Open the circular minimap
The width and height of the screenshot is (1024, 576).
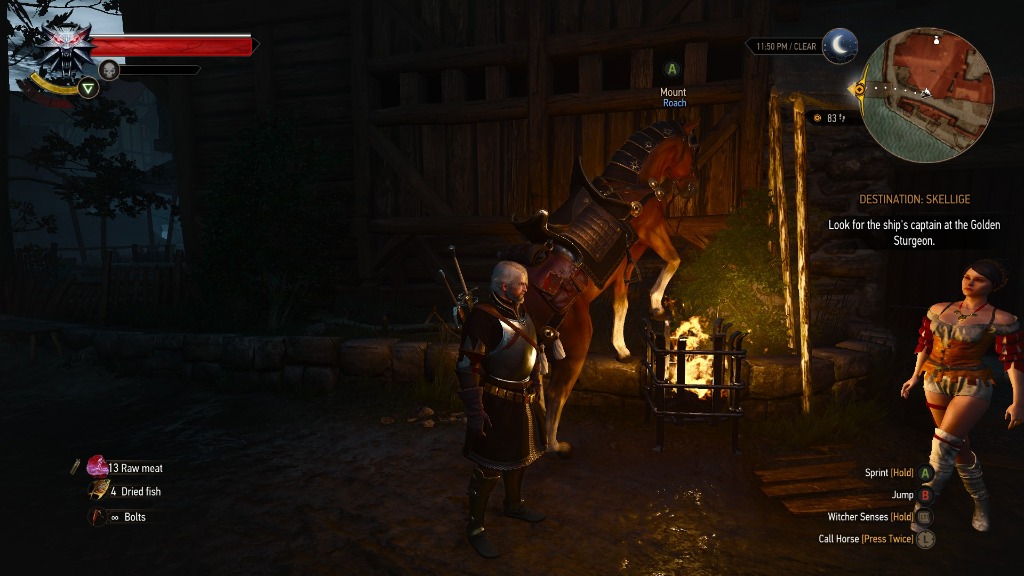click(x=927, y=95)
